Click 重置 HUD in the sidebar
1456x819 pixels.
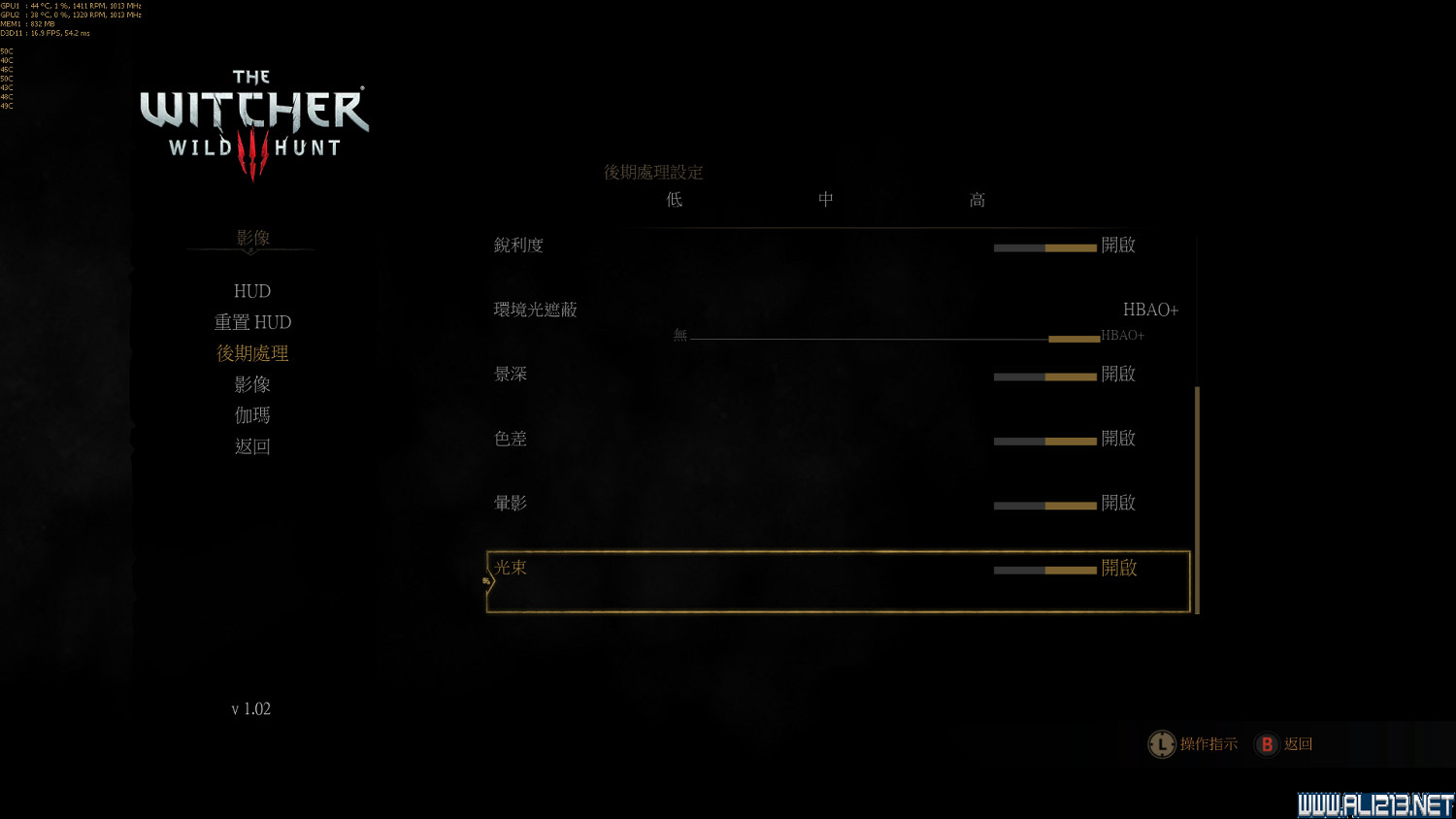(251, 322)
